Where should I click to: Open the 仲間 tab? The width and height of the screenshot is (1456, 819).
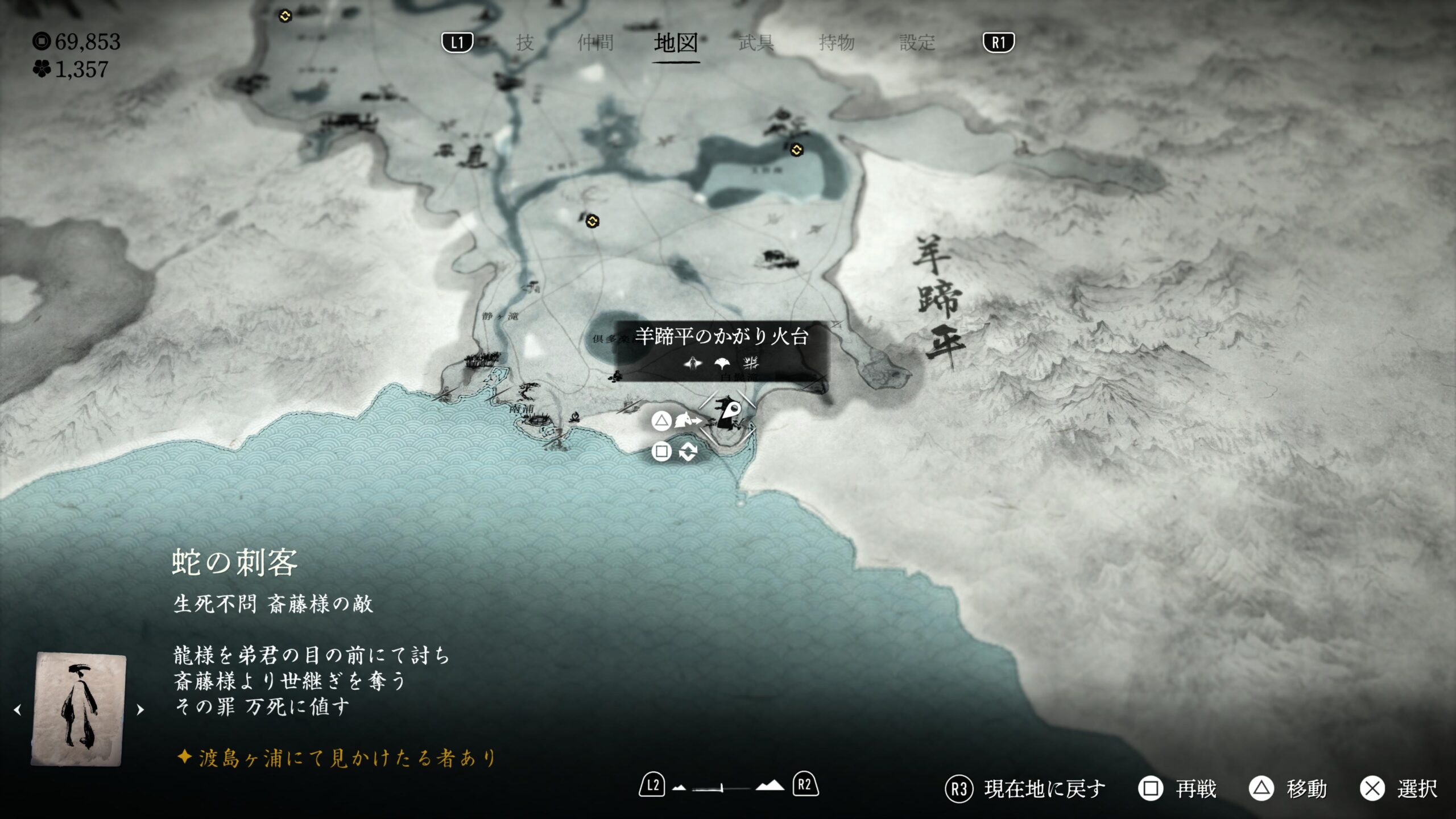point(595,43)
